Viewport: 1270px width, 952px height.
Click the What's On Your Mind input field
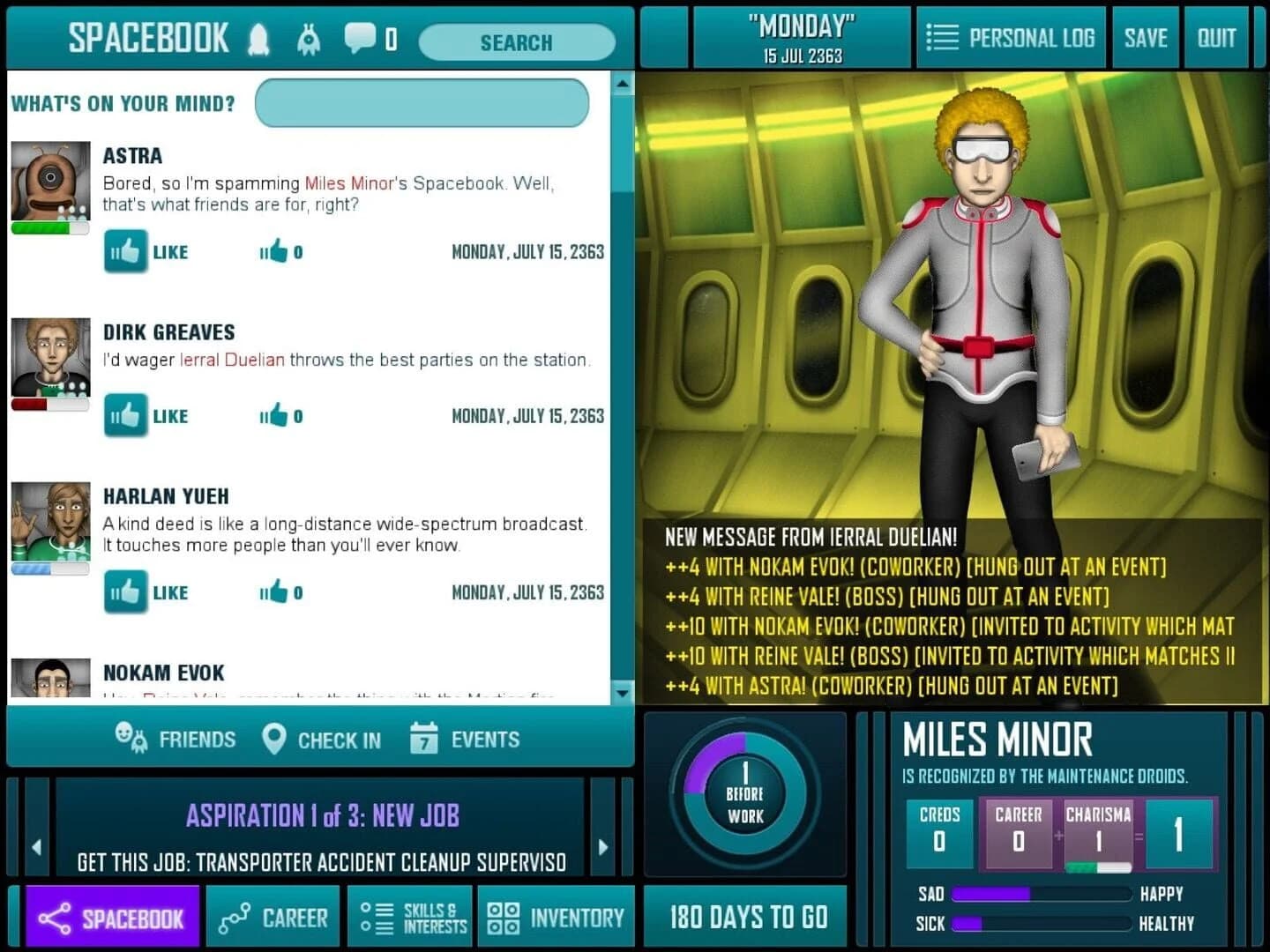click(422, 103)
